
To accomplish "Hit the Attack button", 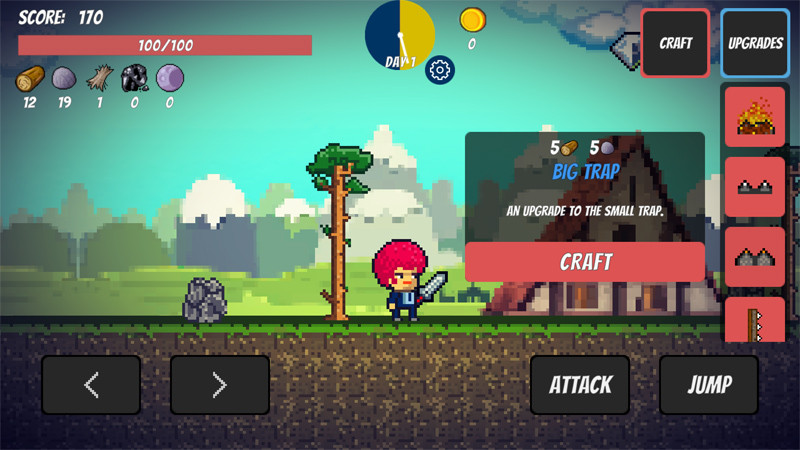I will [580, 385].
